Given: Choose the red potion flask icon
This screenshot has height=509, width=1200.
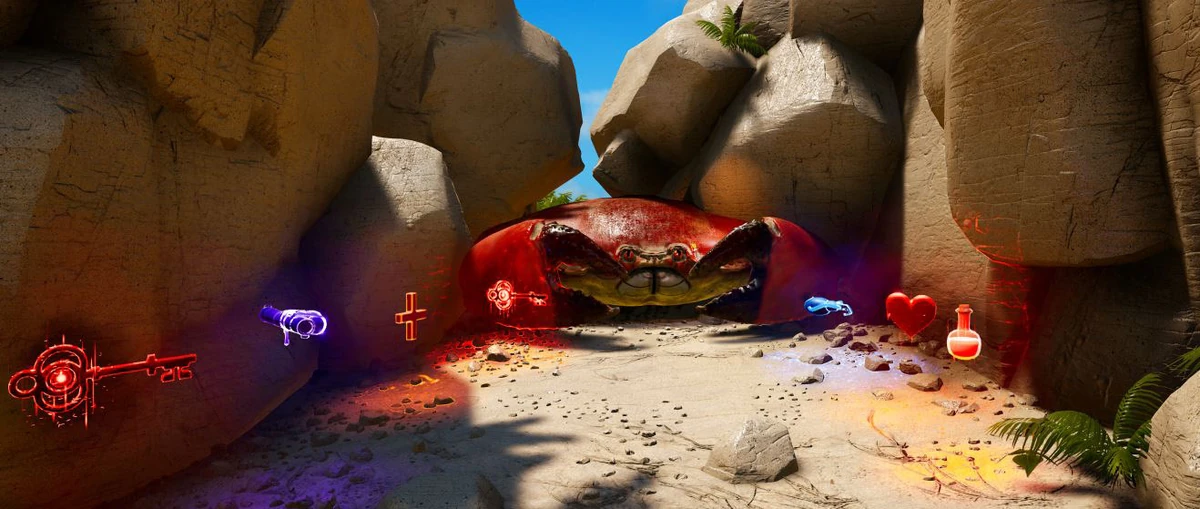Looking at the screenshot, I should pyautogui.click(x=963, y=335).
